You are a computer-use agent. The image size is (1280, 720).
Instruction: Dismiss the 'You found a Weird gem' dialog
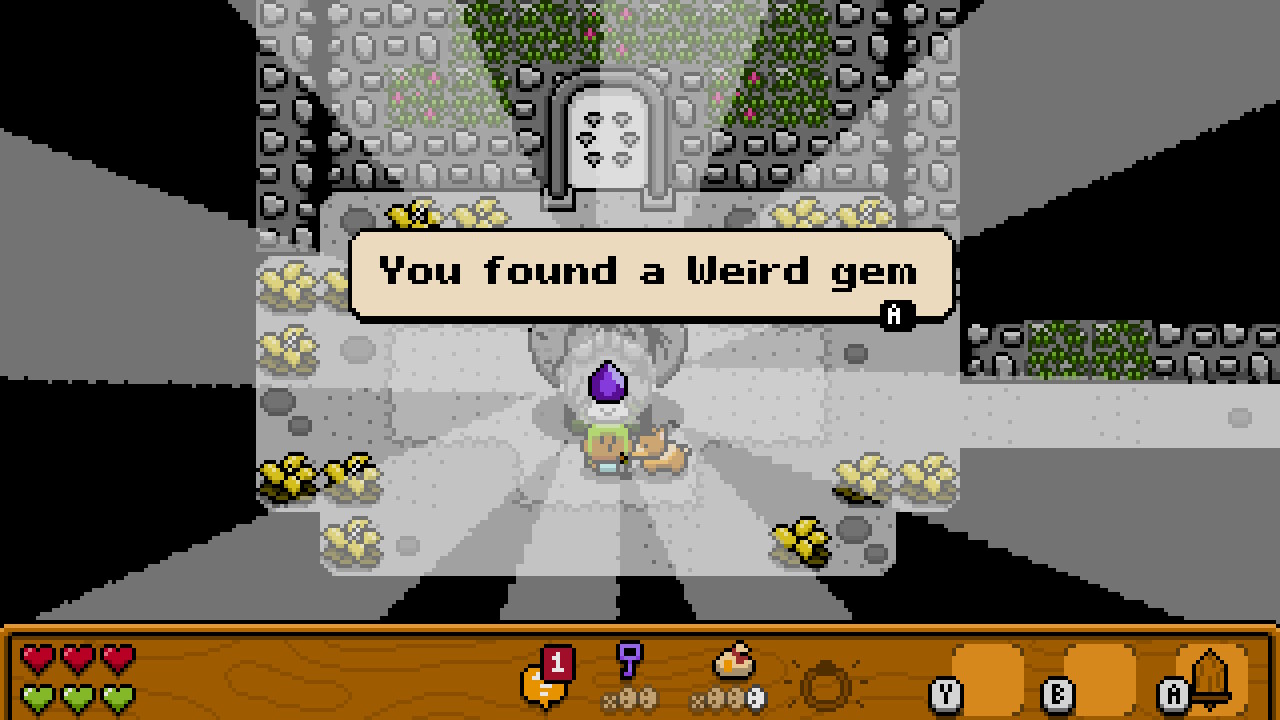pos(895,315)
